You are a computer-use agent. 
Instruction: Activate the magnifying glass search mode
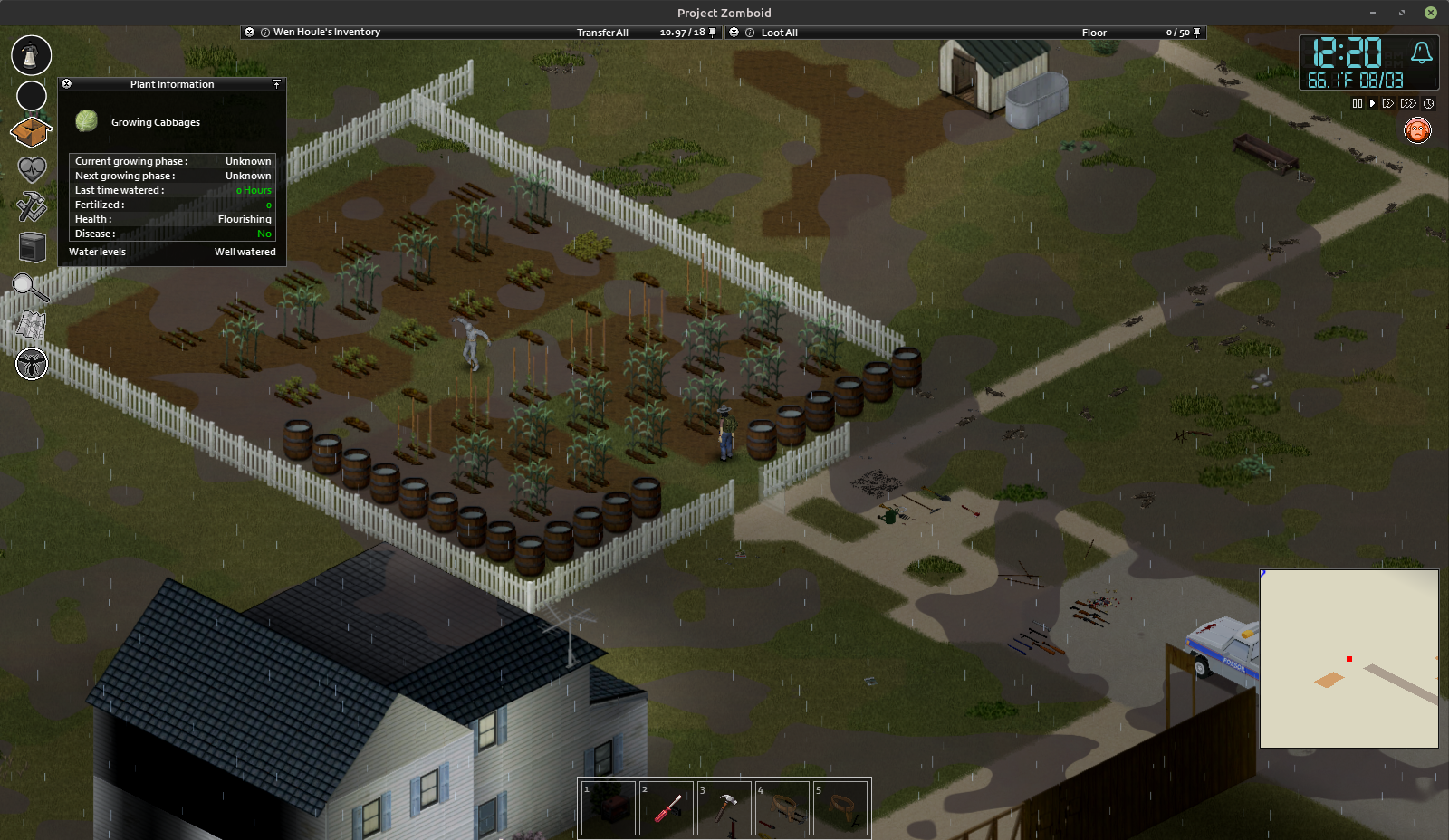coord(30,289)
